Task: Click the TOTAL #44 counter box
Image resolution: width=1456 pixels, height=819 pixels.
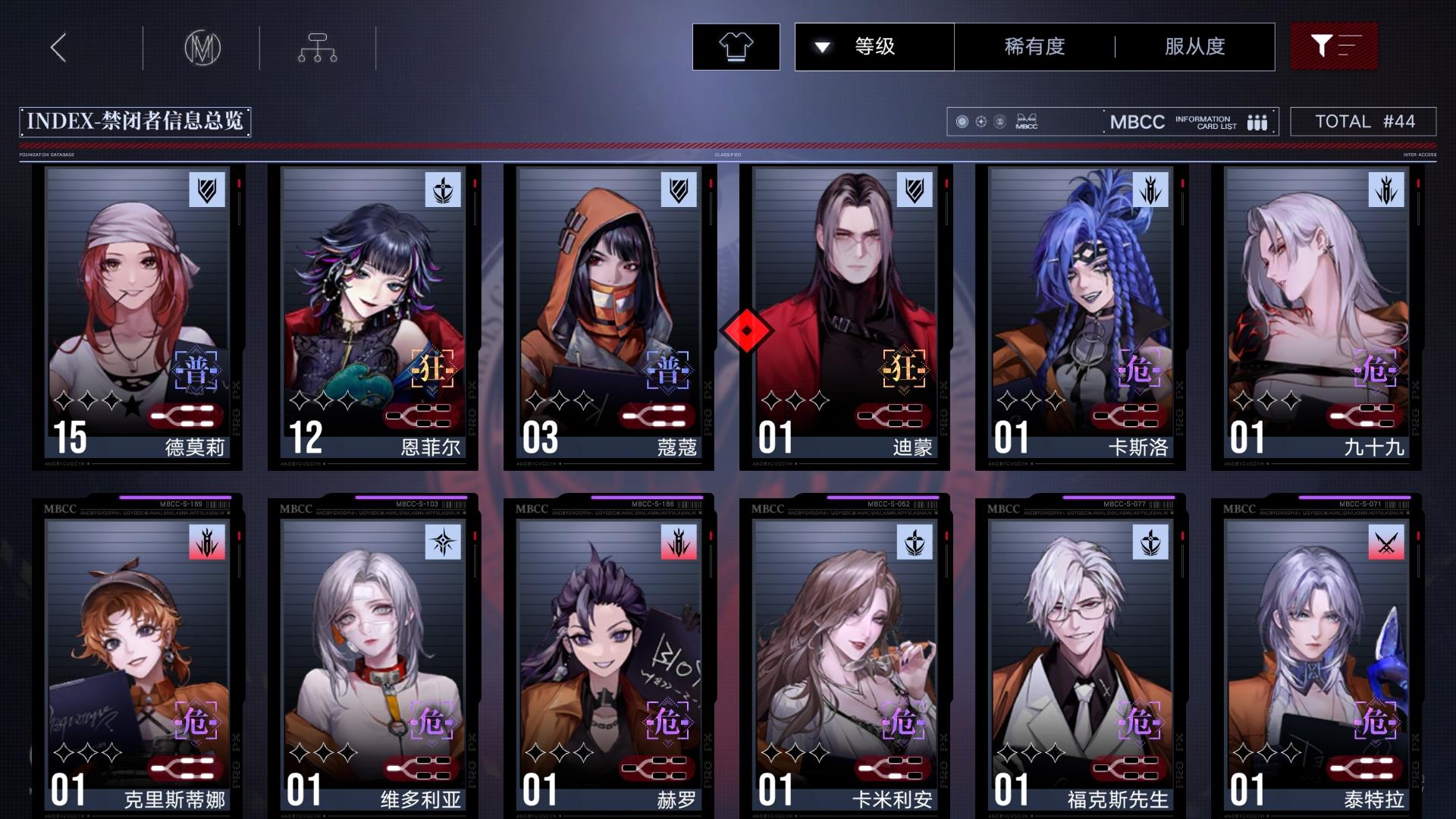Action: tap(1363, 121)
